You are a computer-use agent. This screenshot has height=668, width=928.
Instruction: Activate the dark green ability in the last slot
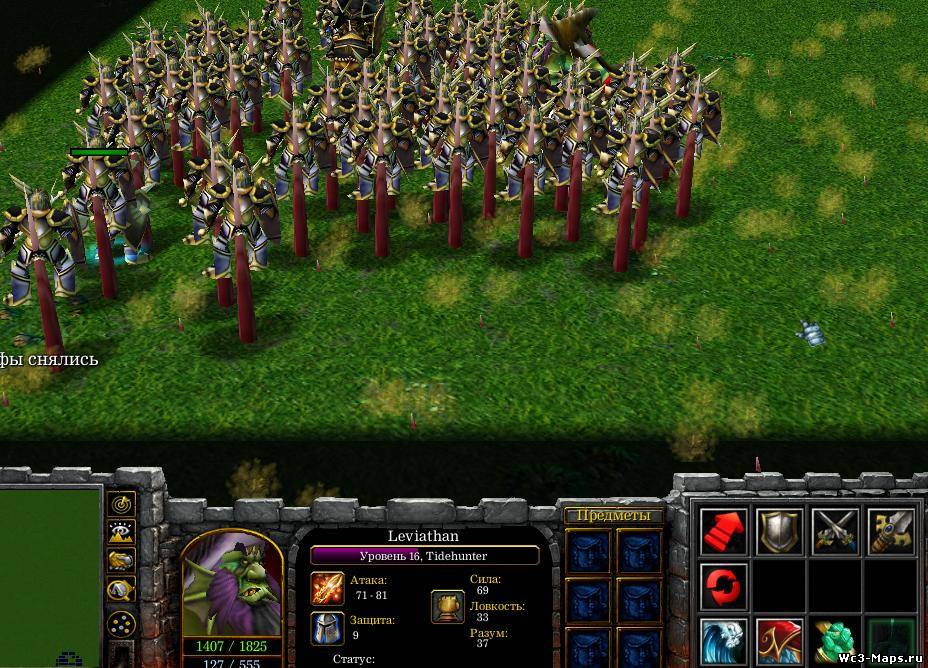891,642
